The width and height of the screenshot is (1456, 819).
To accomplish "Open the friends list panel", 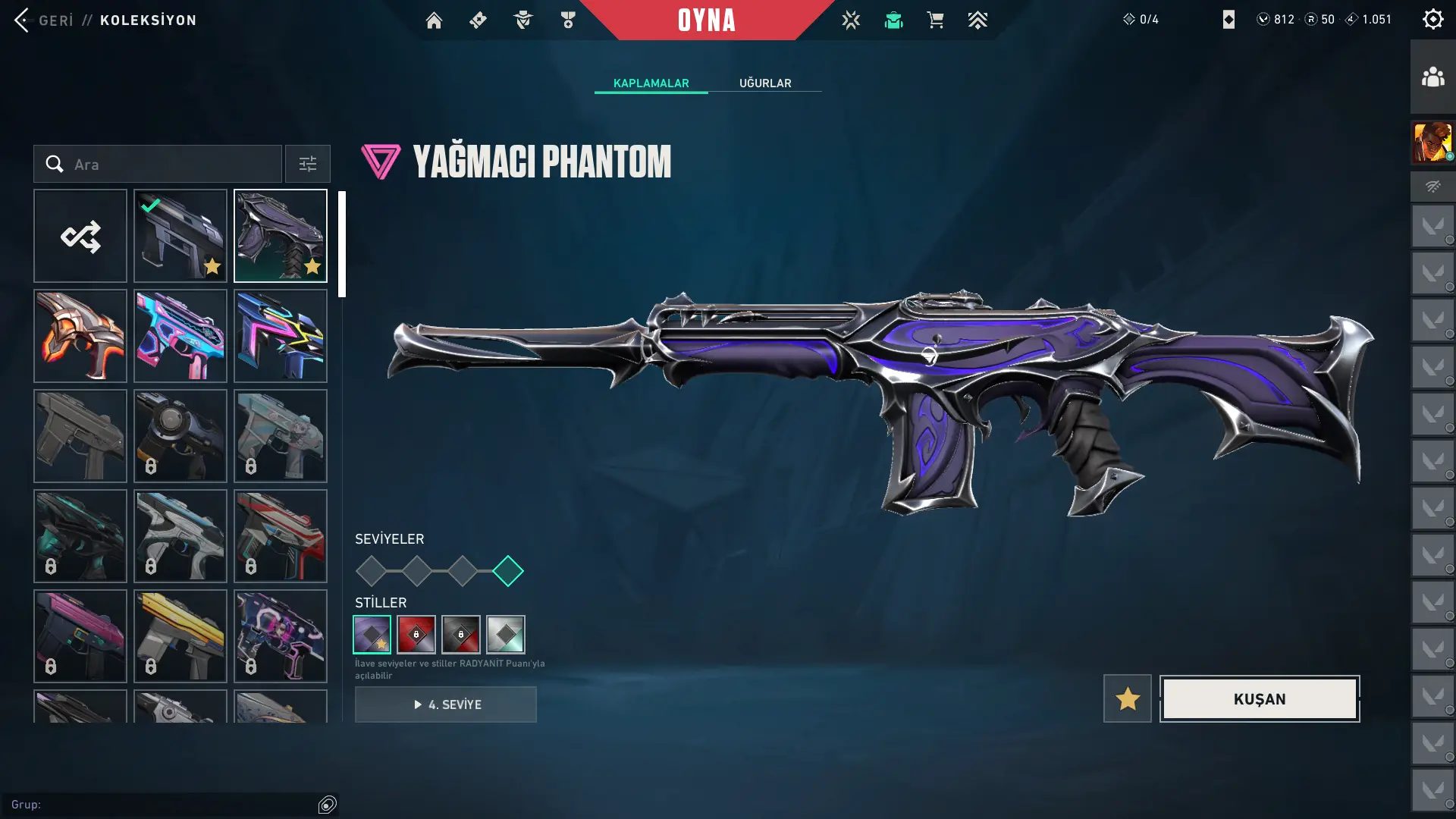I will pos(1432,77).
